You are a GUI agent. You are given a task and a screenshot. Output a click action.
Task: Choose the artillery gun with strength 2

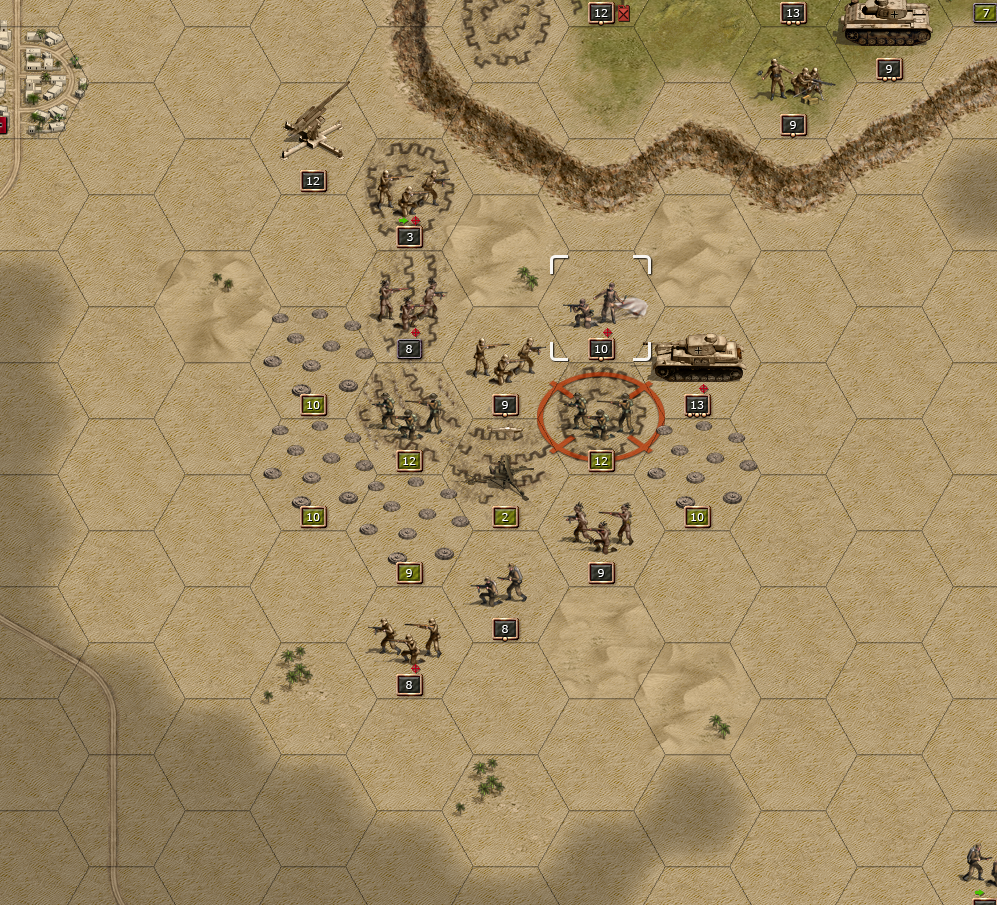point(506,476)
